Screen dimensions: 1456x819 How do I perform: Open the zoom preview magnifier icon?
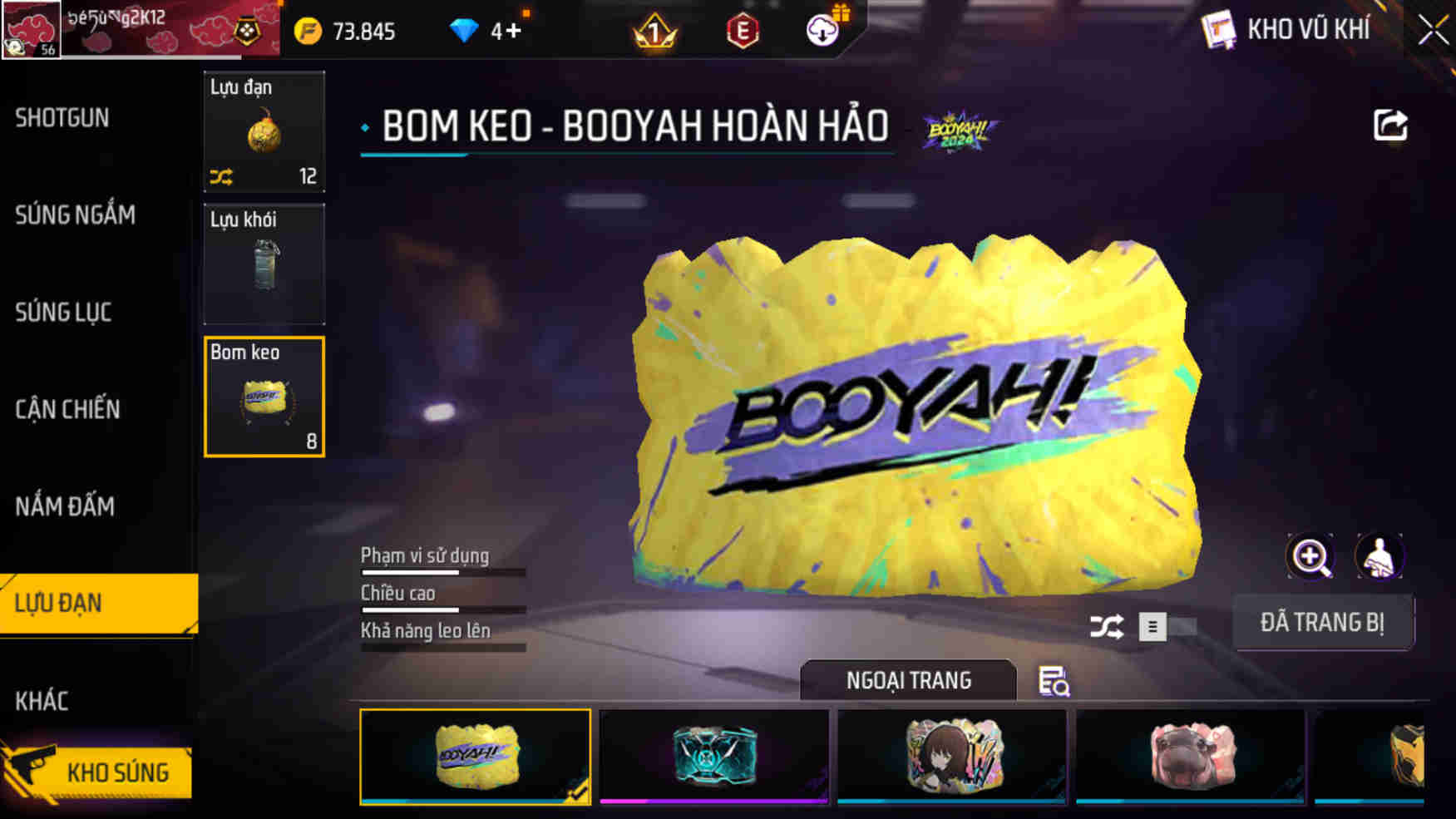point(1312,557)
